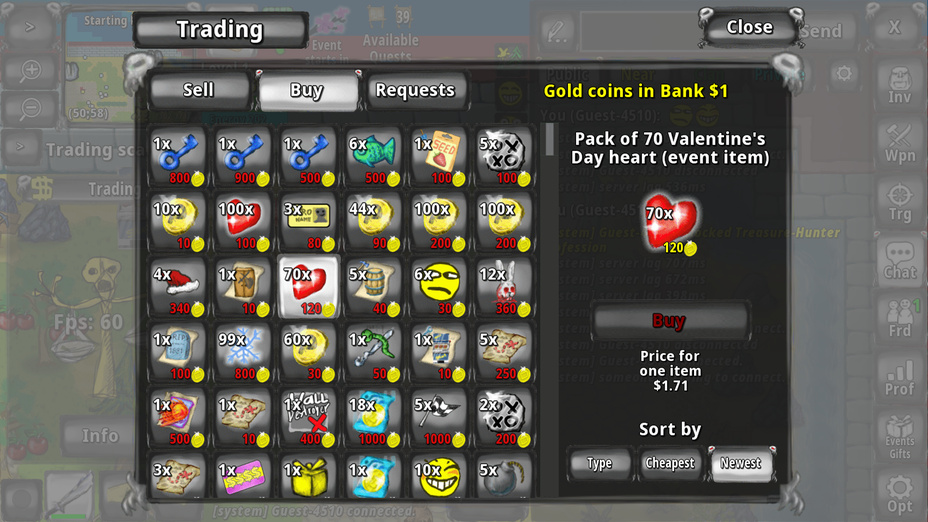Buy the Valentine's Day heart pack
This screenshot has width=928, height=522.
[669, 321]
